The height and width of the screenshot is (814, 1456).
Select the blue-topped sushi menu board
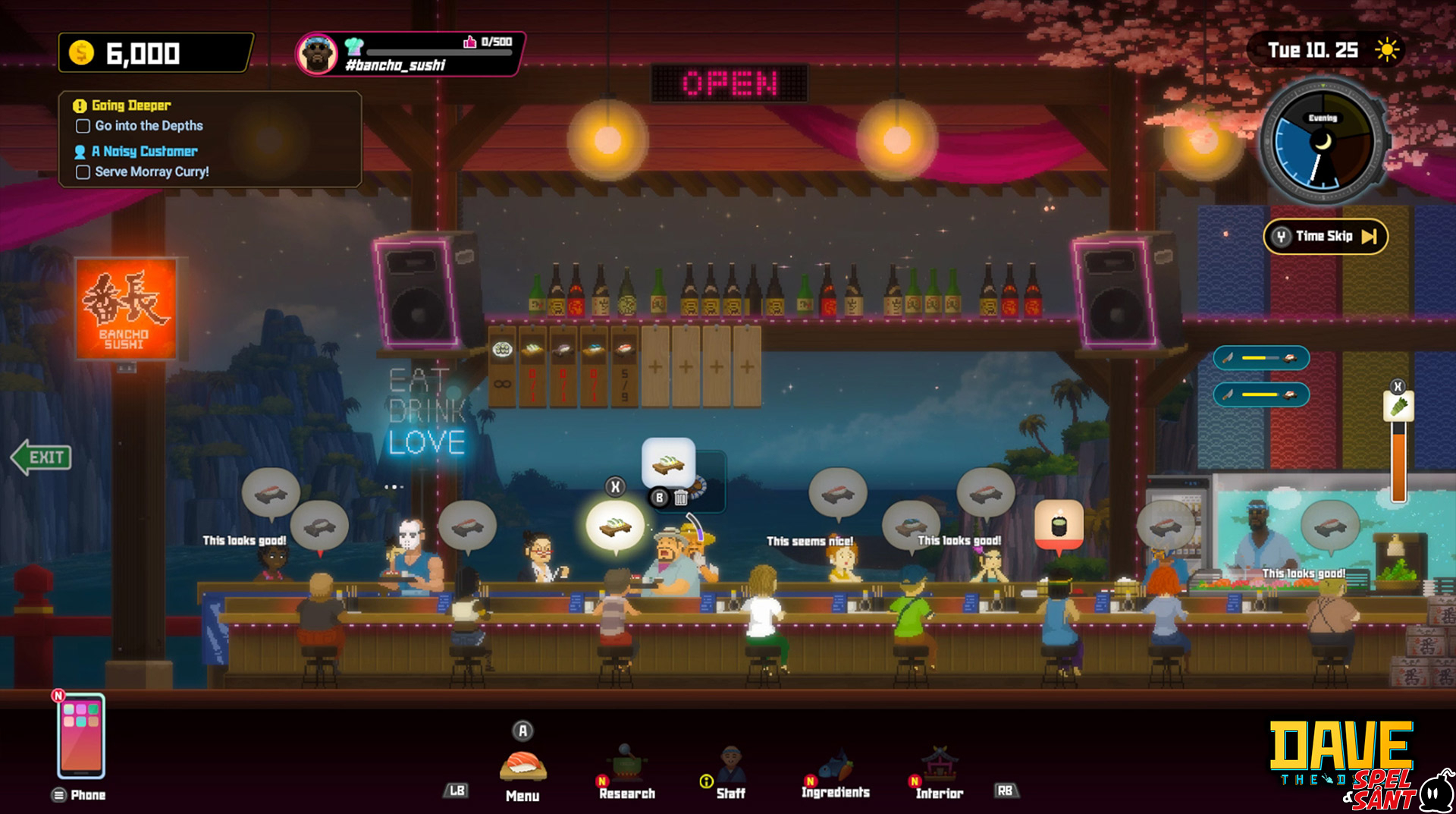[x=594, y=366]
